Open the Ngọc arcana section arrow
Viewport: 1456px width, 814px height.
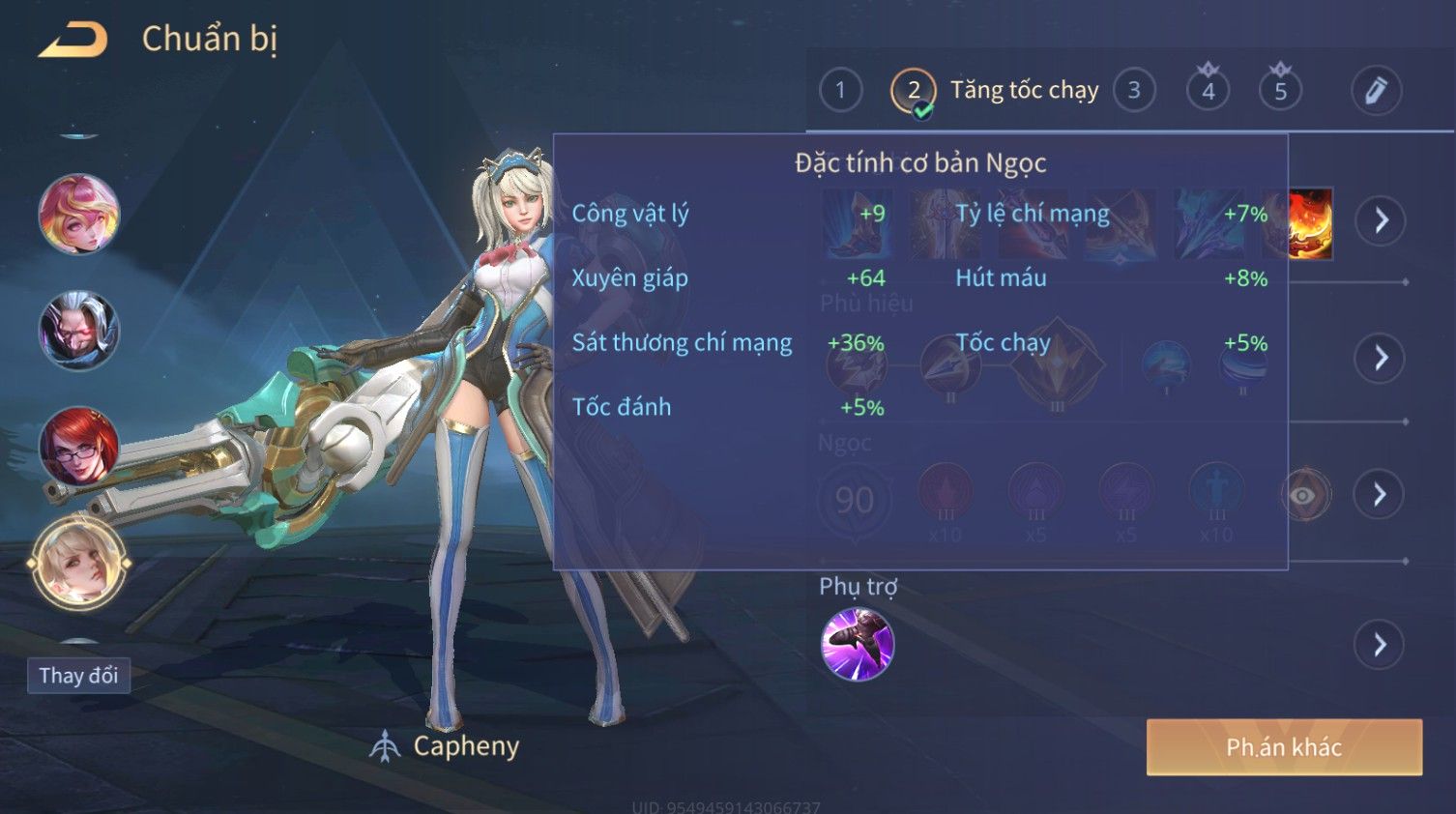(1381, 495)
